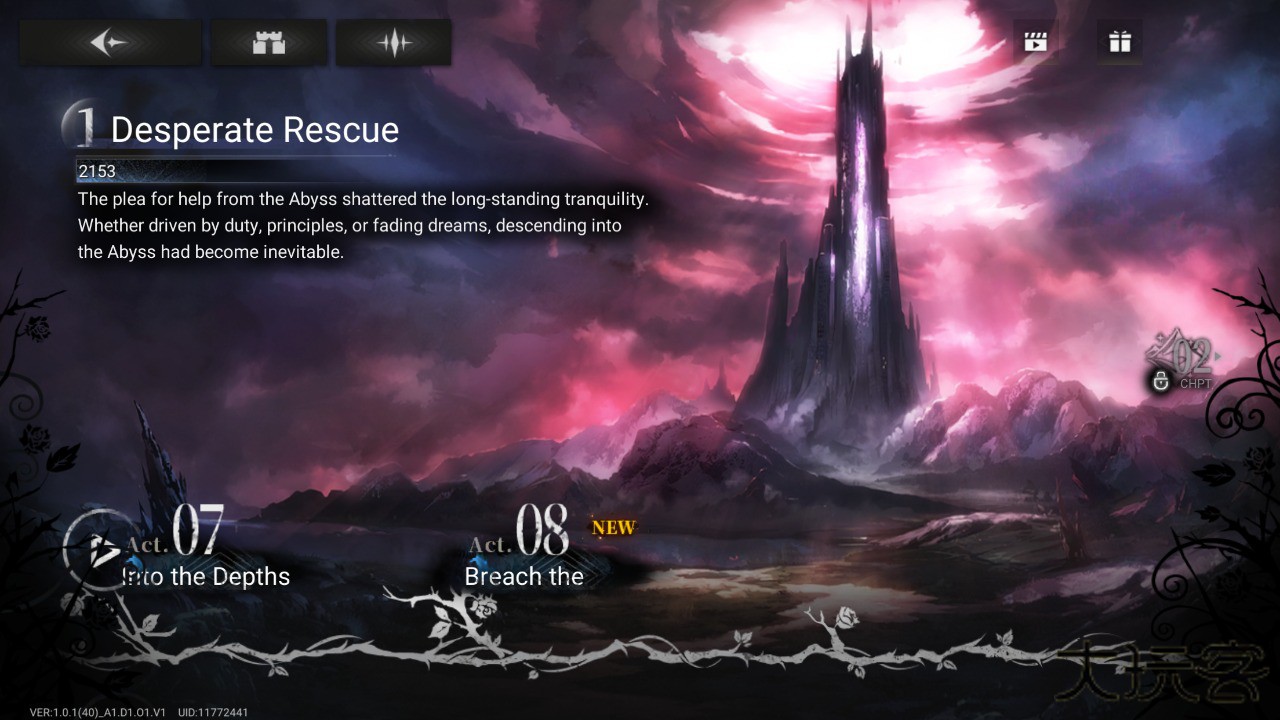This screenshot has height=720, width=1280.
Task: Click the 2153 year label
Action: pyautogui.click(x=97, y=171)
